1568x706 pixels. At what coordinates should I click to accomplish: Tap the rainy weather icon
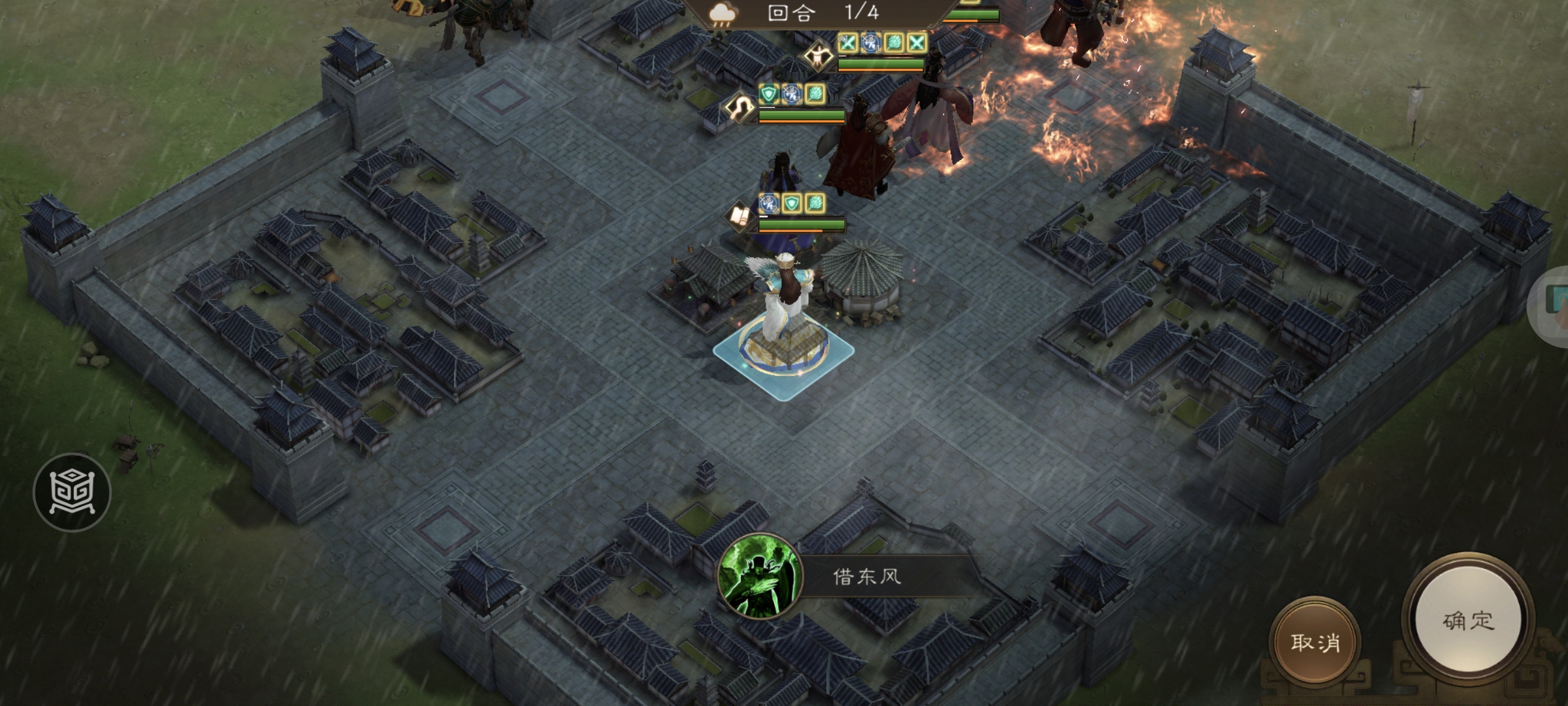[723, 13]
